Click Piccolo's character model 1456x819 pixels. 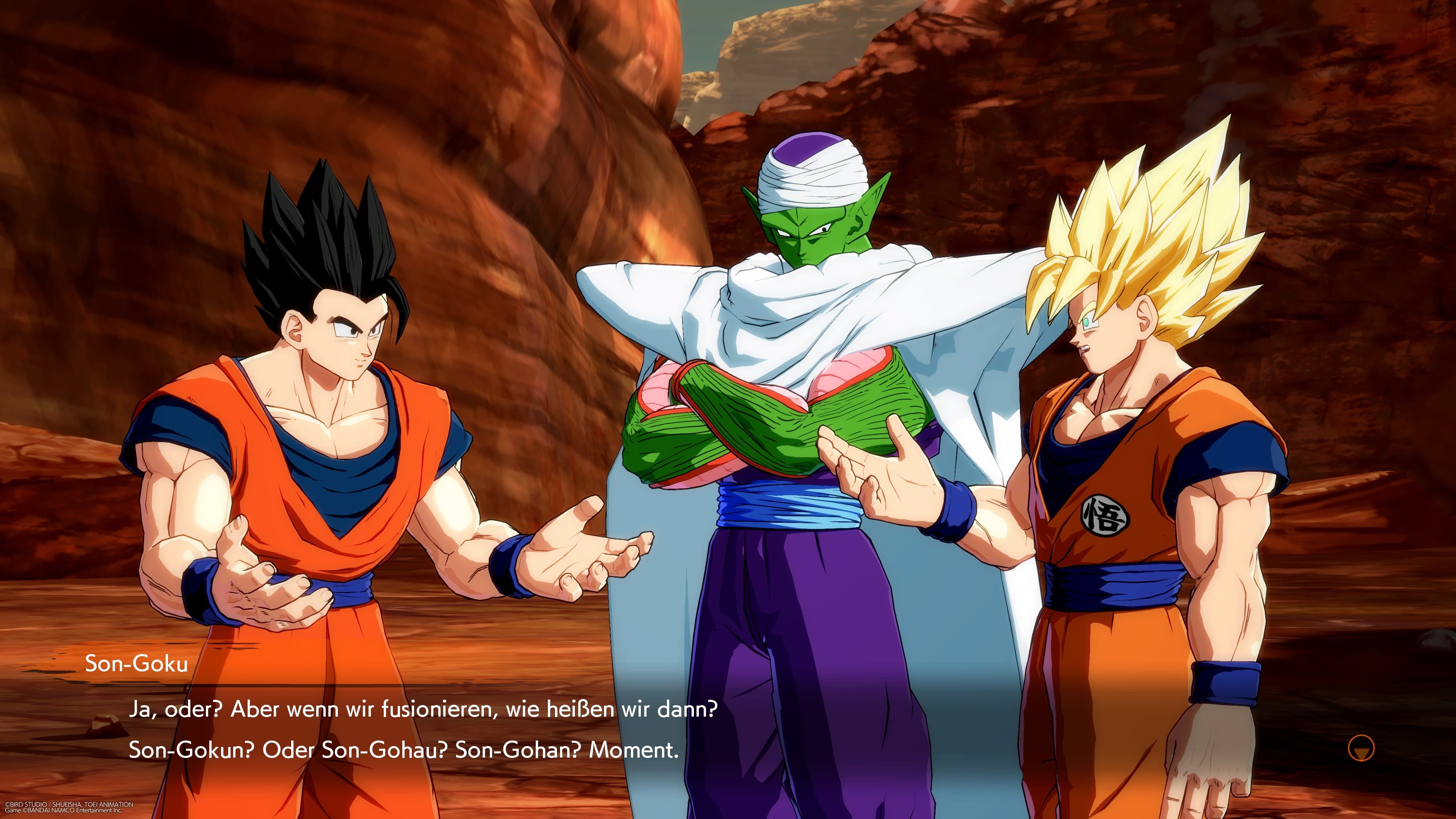[x=803, y=339]
